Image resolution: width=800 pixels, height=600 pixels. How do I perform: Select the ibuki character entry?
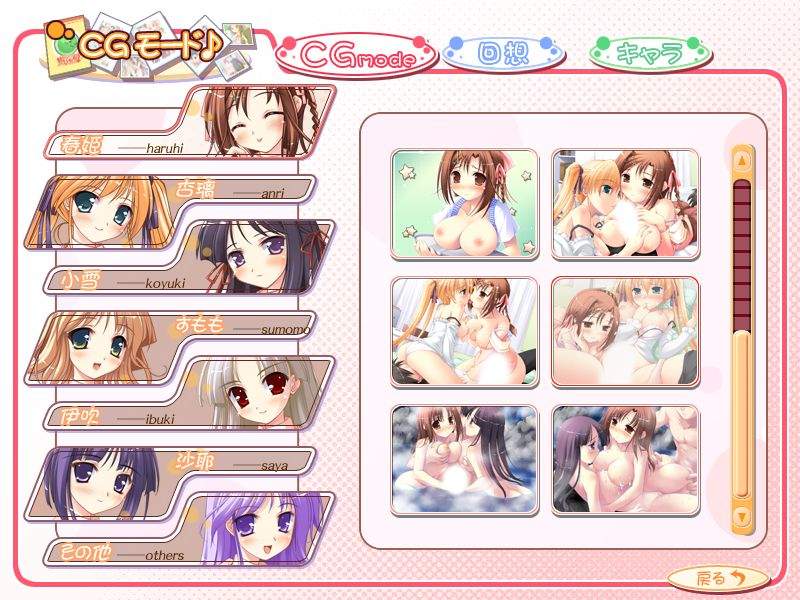tap(190, 394)
